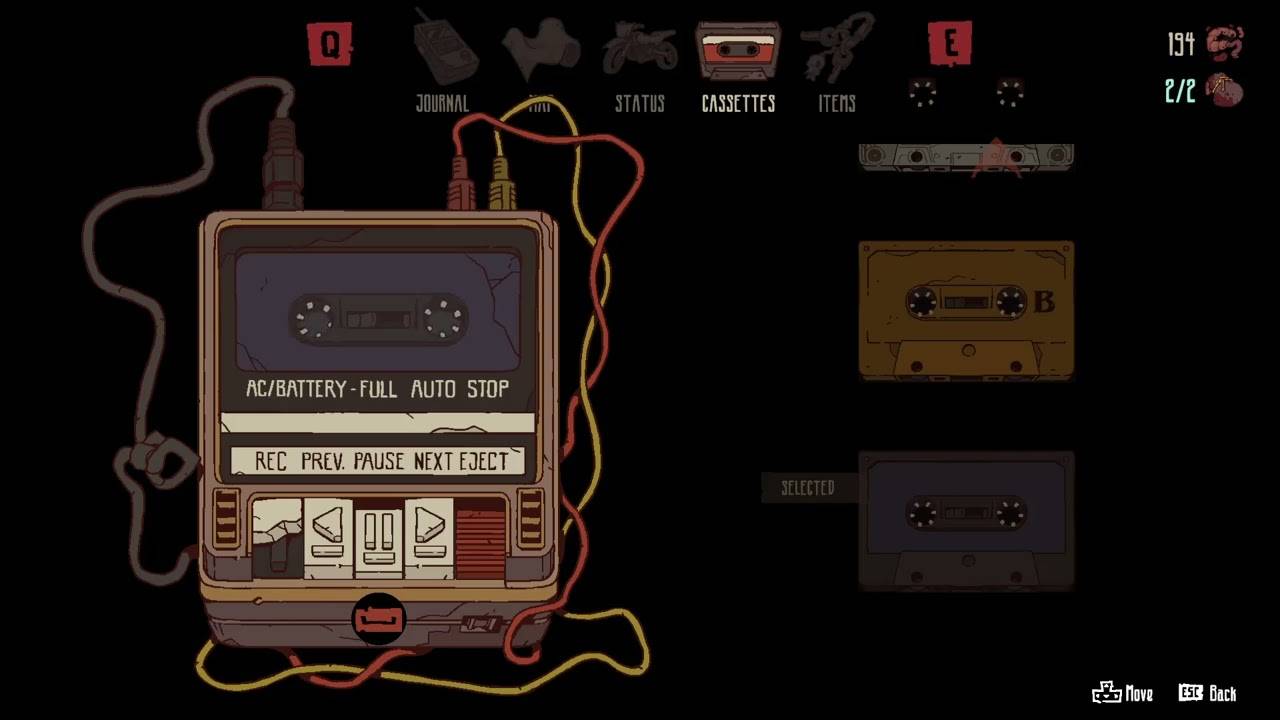The width and height of the screenshot is (1280, 720).
Task: Pick the selected dark blue cassette
Action: pyautogui.click(x=966, y=520)
